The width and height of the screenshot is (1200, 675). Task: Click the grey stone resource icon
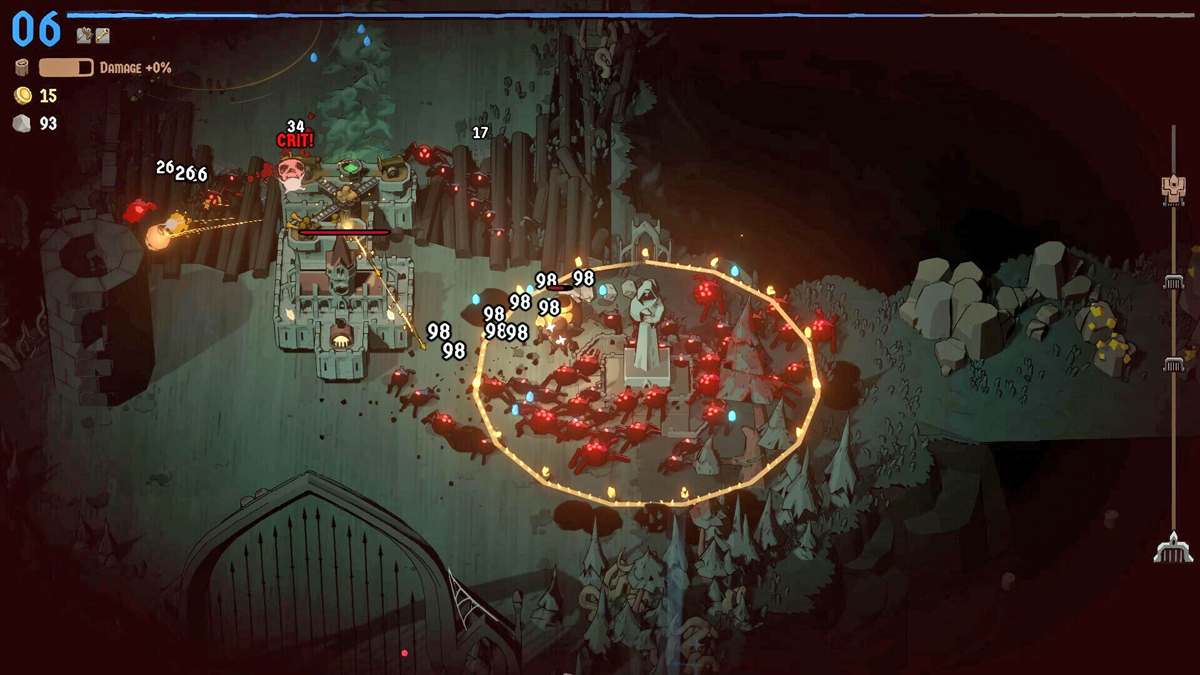tap(22, 123)
